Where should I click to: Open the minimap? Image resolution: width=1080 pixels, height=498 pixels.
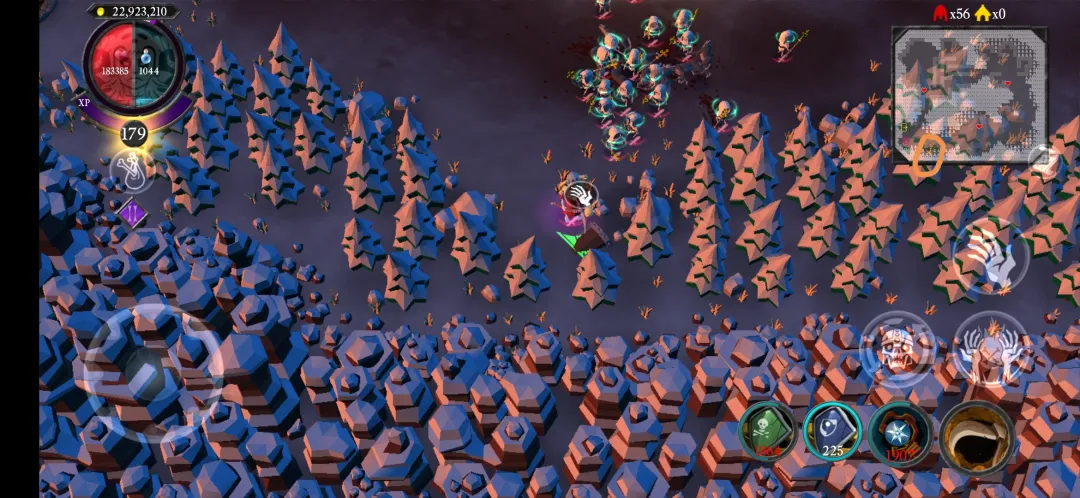968,95
